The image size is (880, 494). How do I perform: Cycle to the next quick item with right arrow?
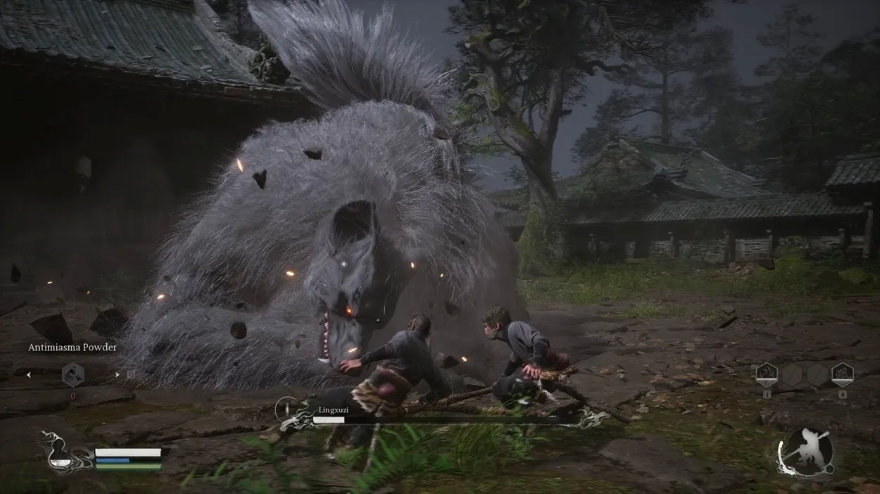pyautogui.click(x=117, y=374)
